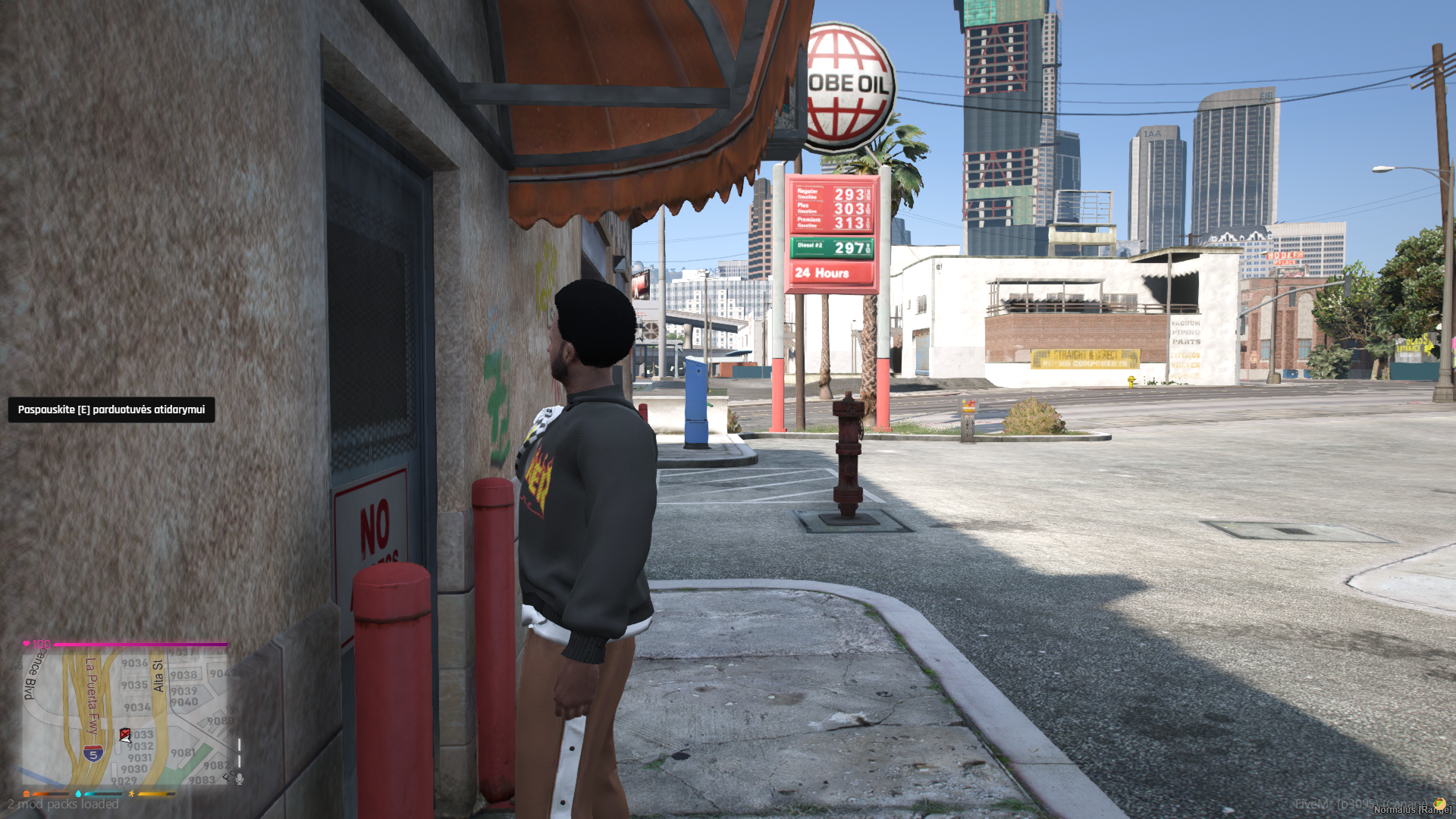Click the FiveM taco emblem
The image size is (1456, 819).
[1439, 804]
